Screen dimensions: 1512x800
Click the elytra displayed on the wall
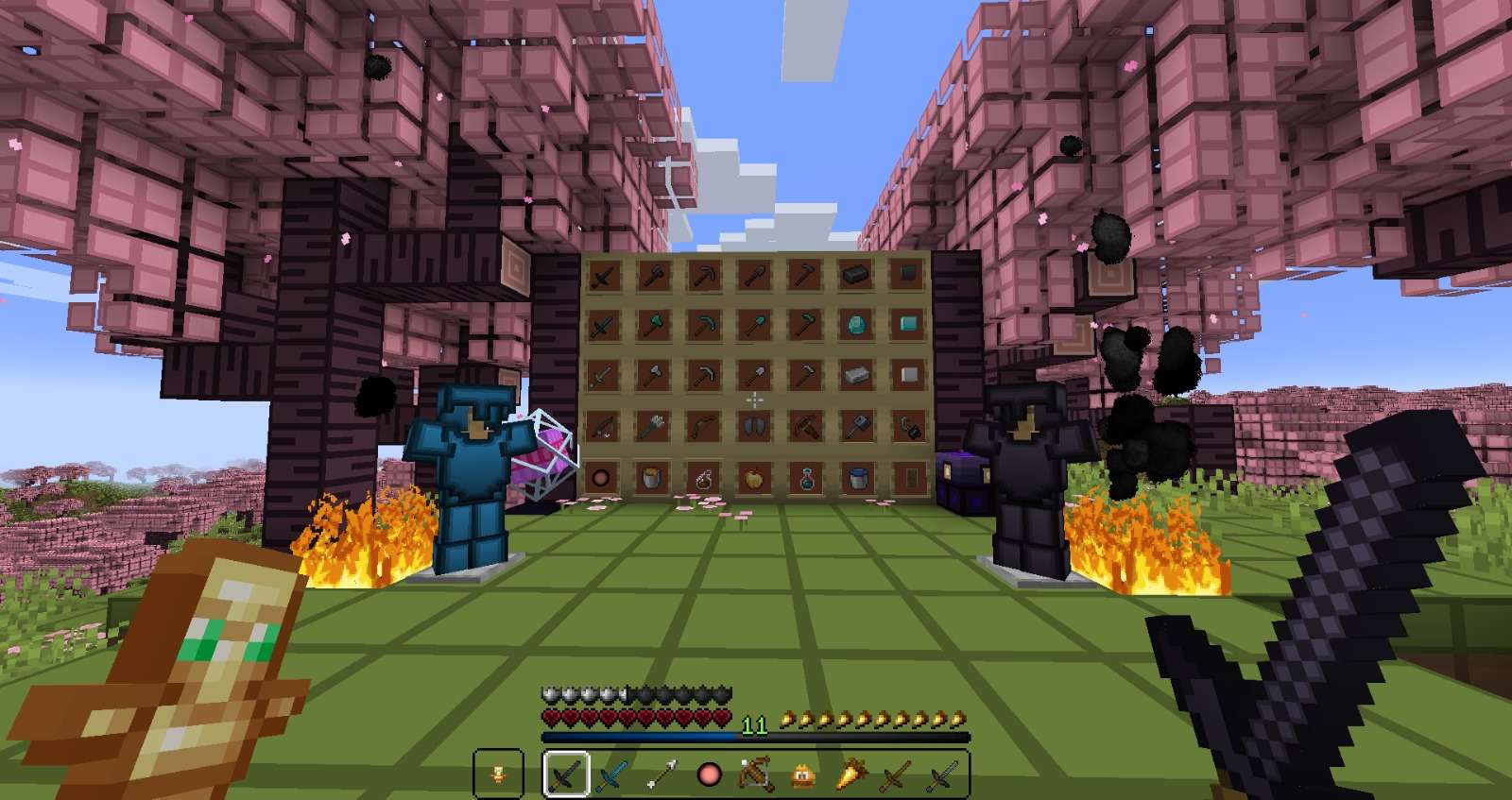[754, 425]
